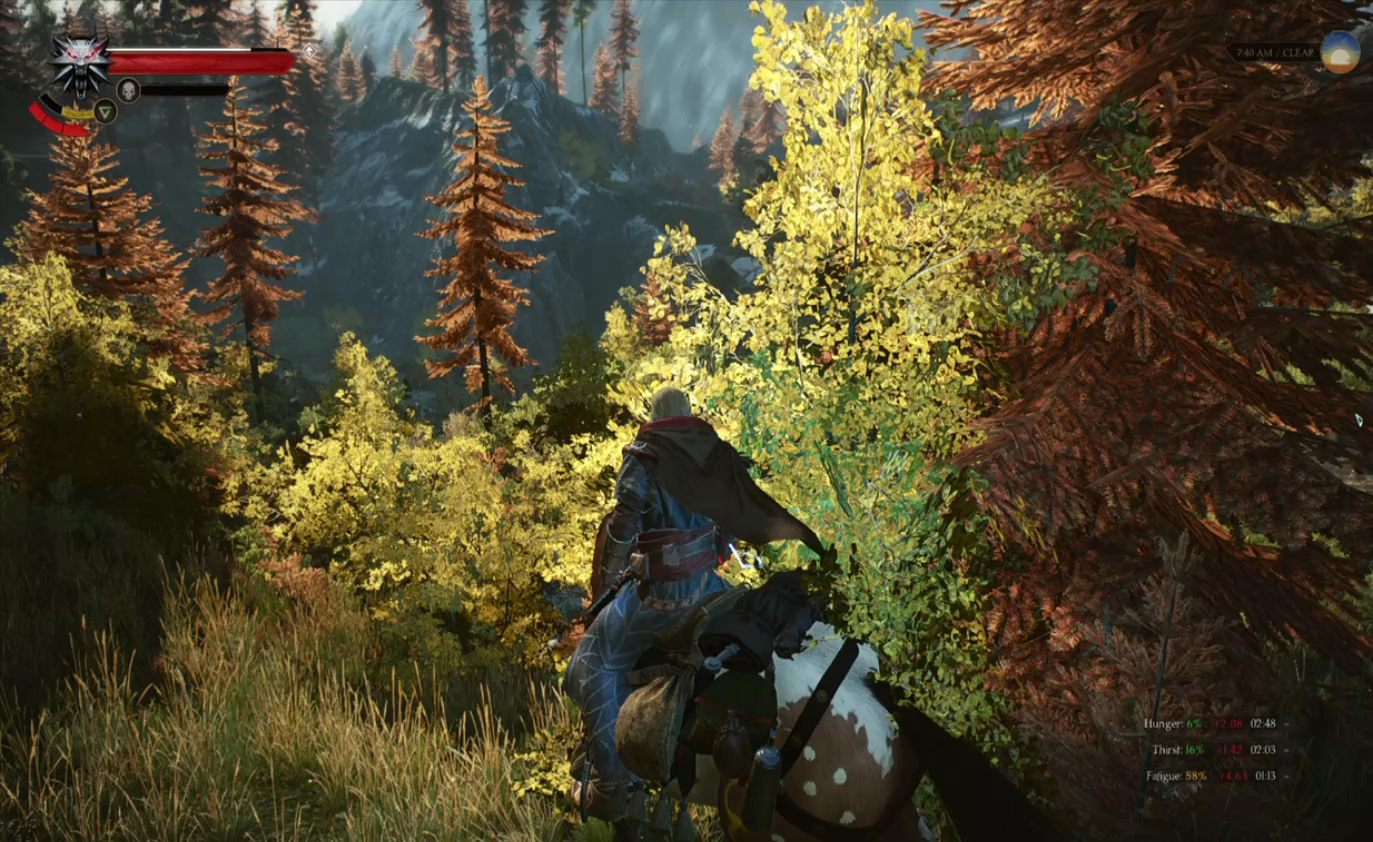Click the sunrise weather icon

pos(1340,52)
